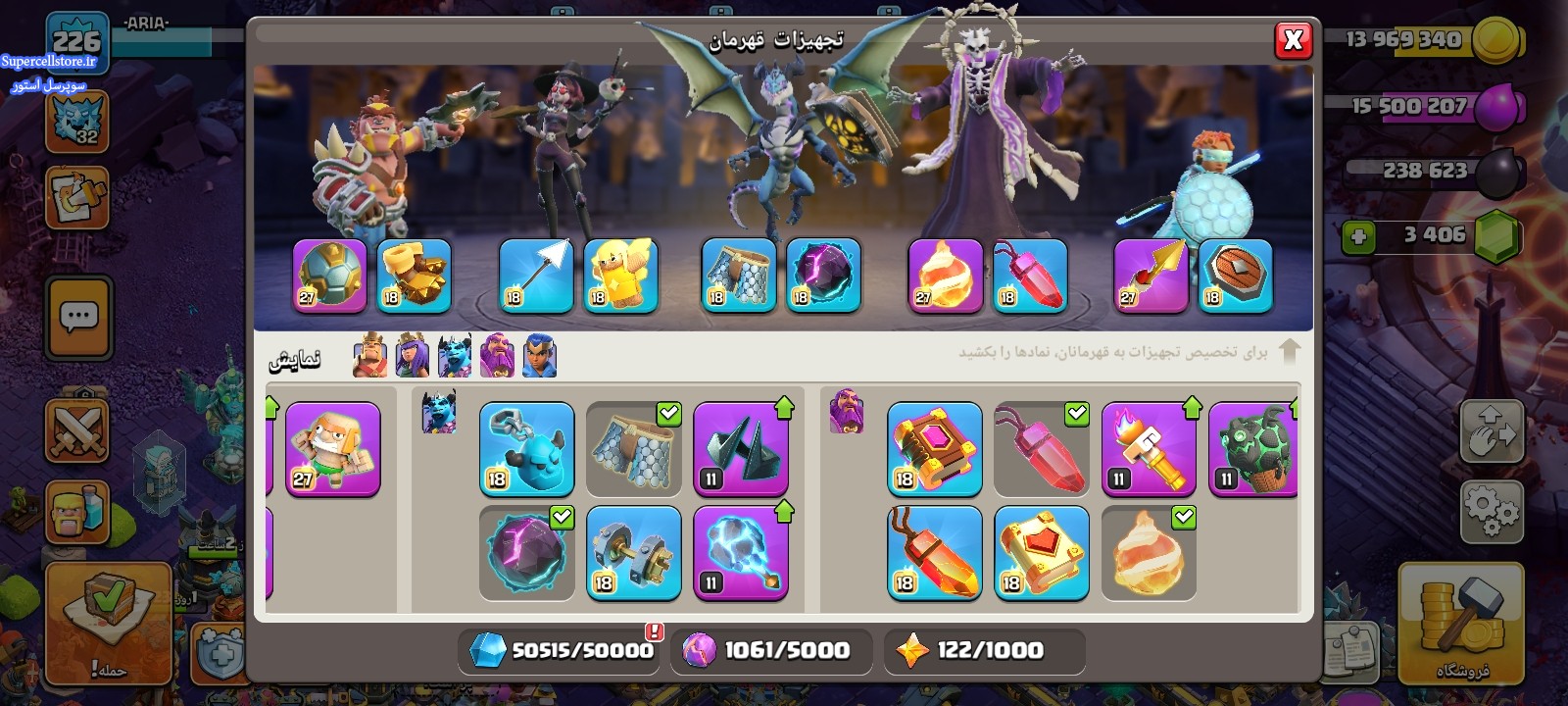
Task: Choose the purple gem tome equipment
Action: 934,449
